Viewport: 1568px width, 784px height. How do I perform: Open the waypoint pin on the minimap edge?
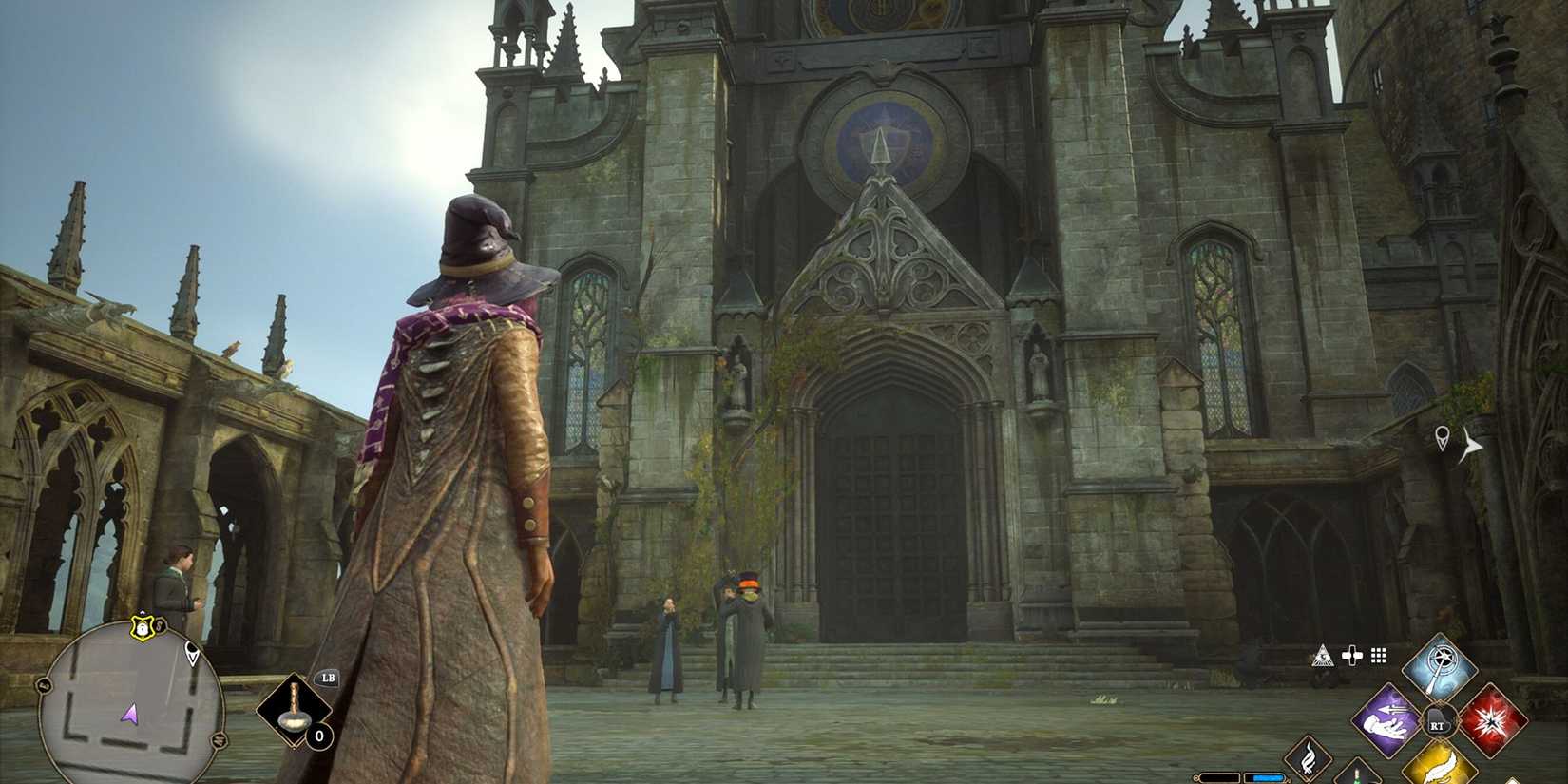pos(192,653)
